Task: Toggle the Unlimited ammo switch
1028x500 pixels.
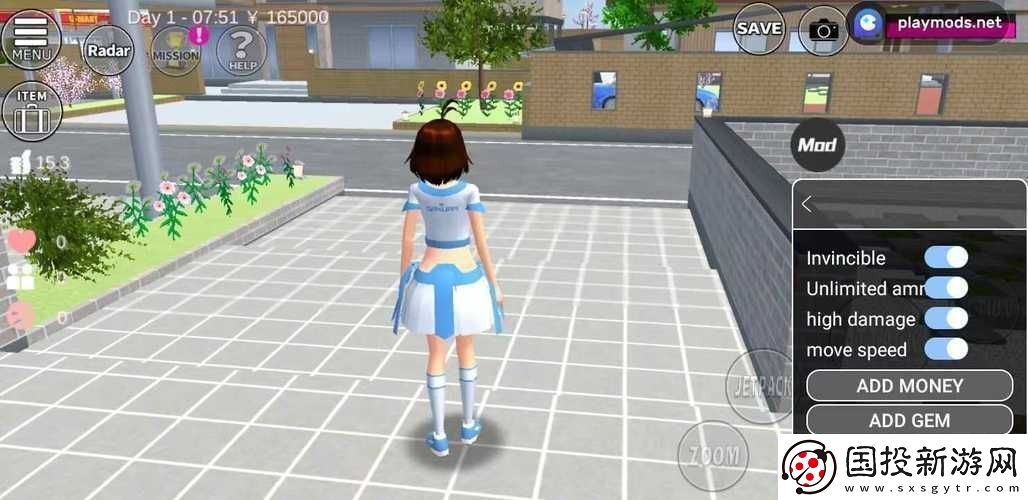Action: point(945,288)
